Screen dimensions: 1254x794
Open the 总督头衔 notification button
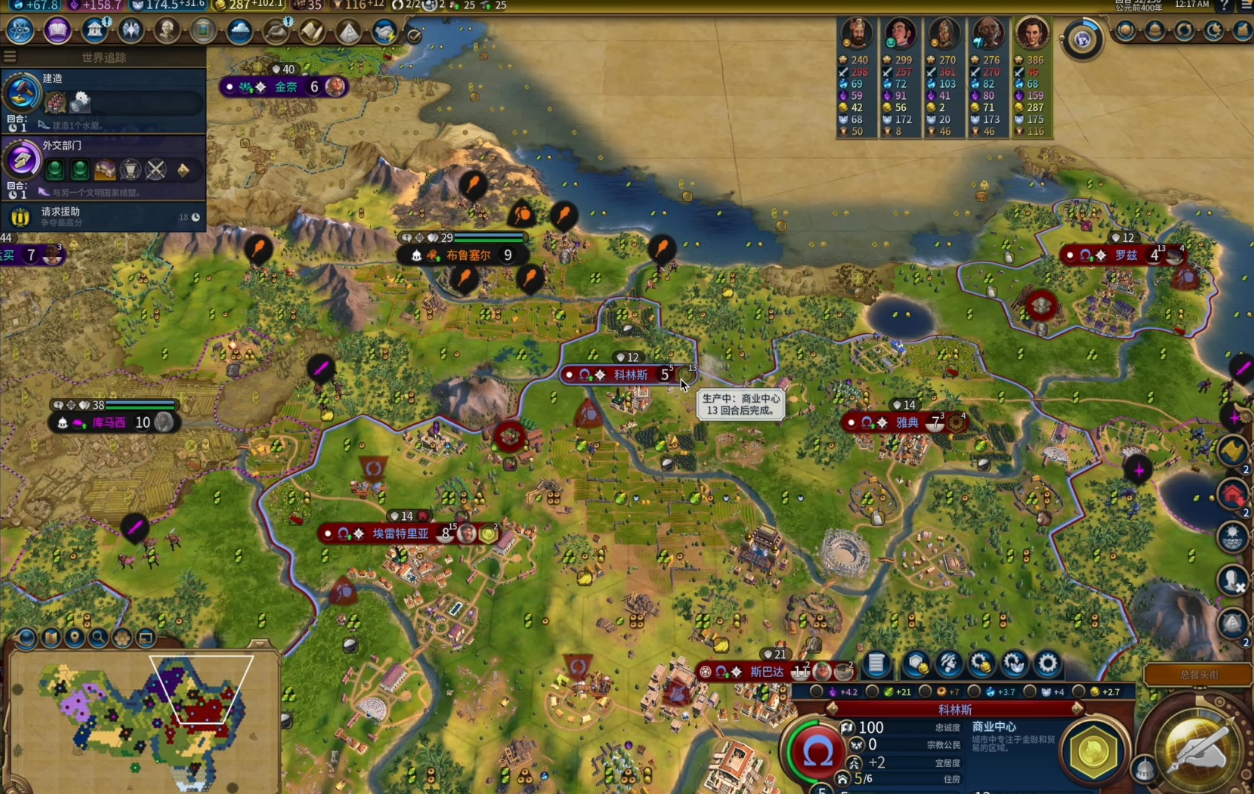point(1197,675)
